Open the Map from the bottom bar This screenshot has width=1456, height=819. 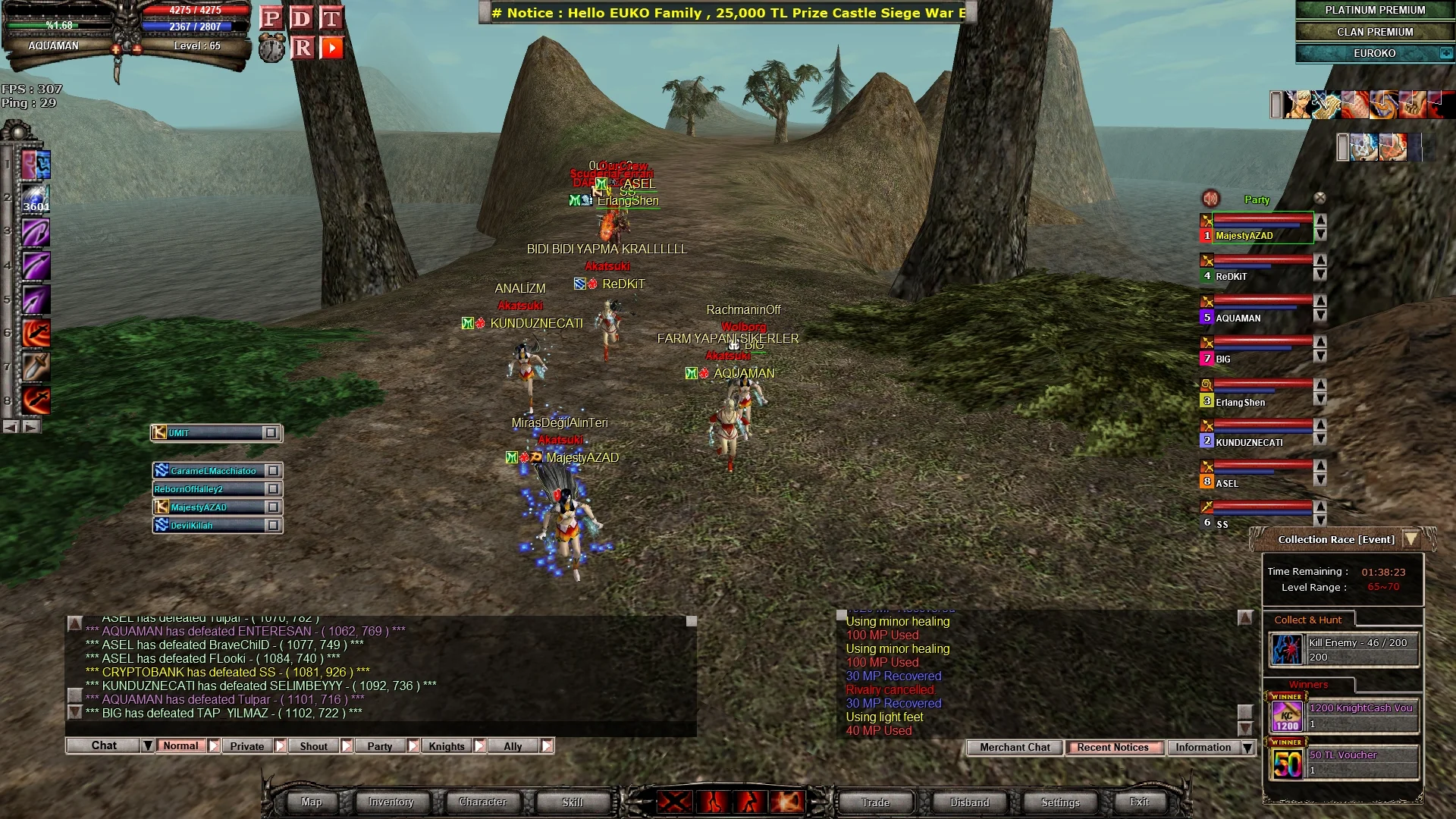pos(311,802)
